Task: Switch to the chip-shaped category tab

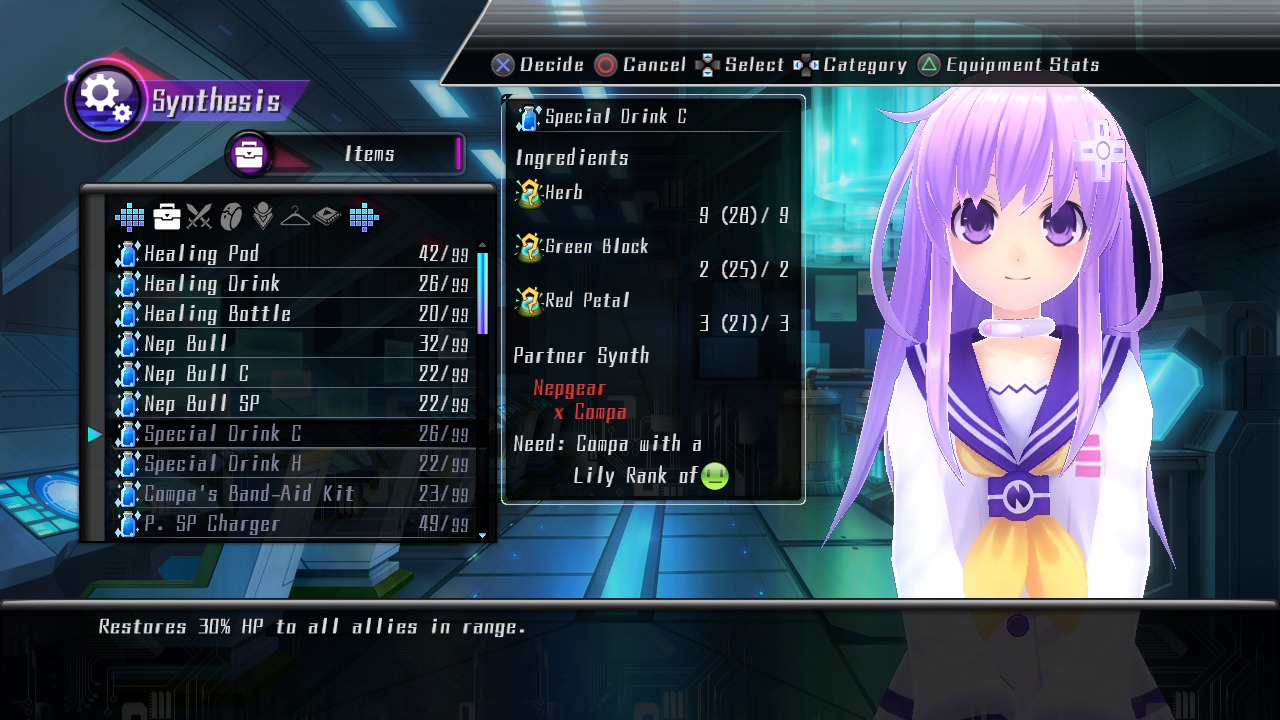Action: 327,216
